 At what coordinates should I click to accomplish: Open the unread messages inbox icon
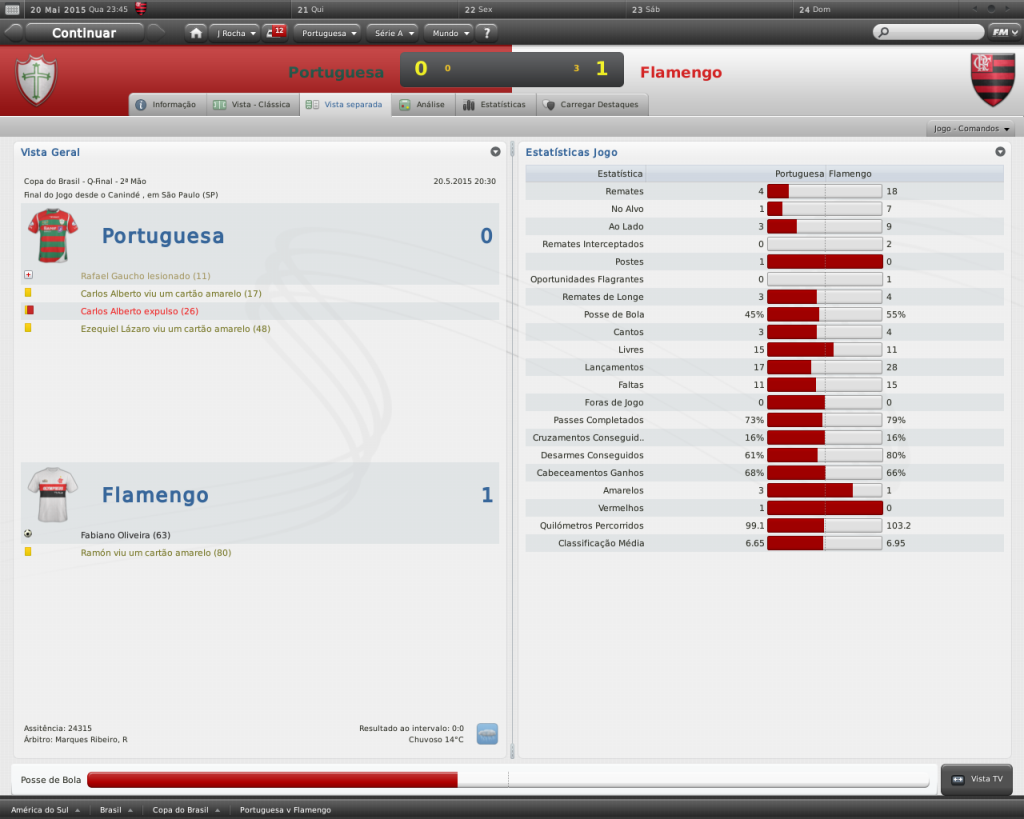[275, 33]
